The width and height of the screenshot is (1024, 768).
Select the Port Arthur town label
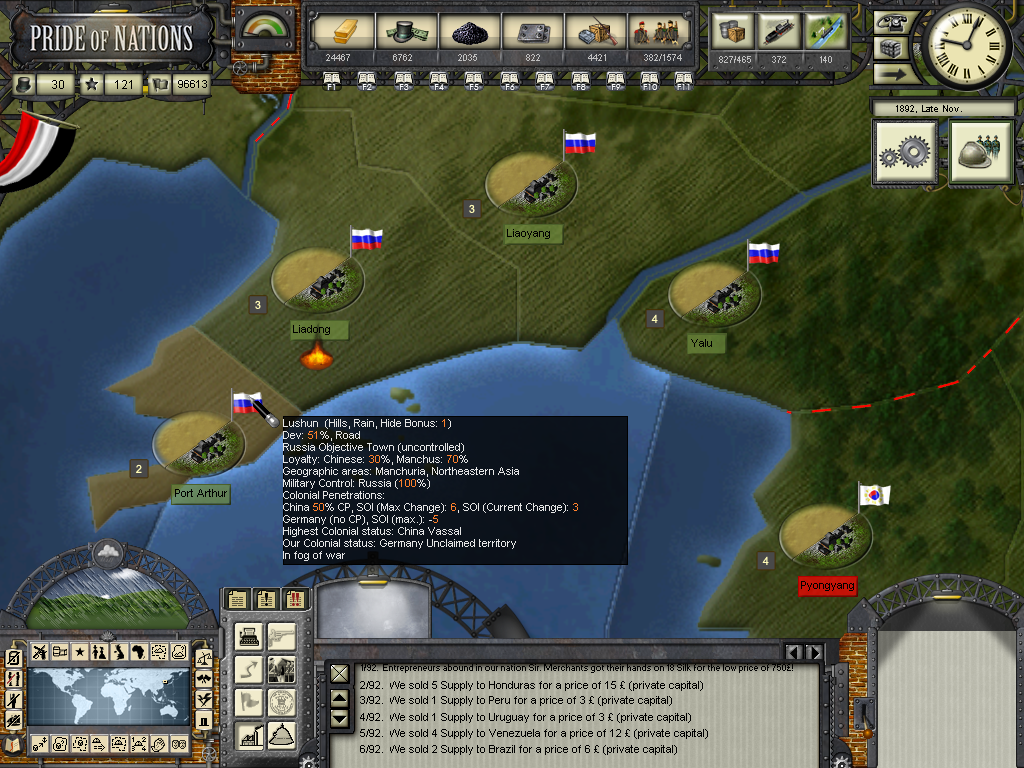click(x=200, y=494)
